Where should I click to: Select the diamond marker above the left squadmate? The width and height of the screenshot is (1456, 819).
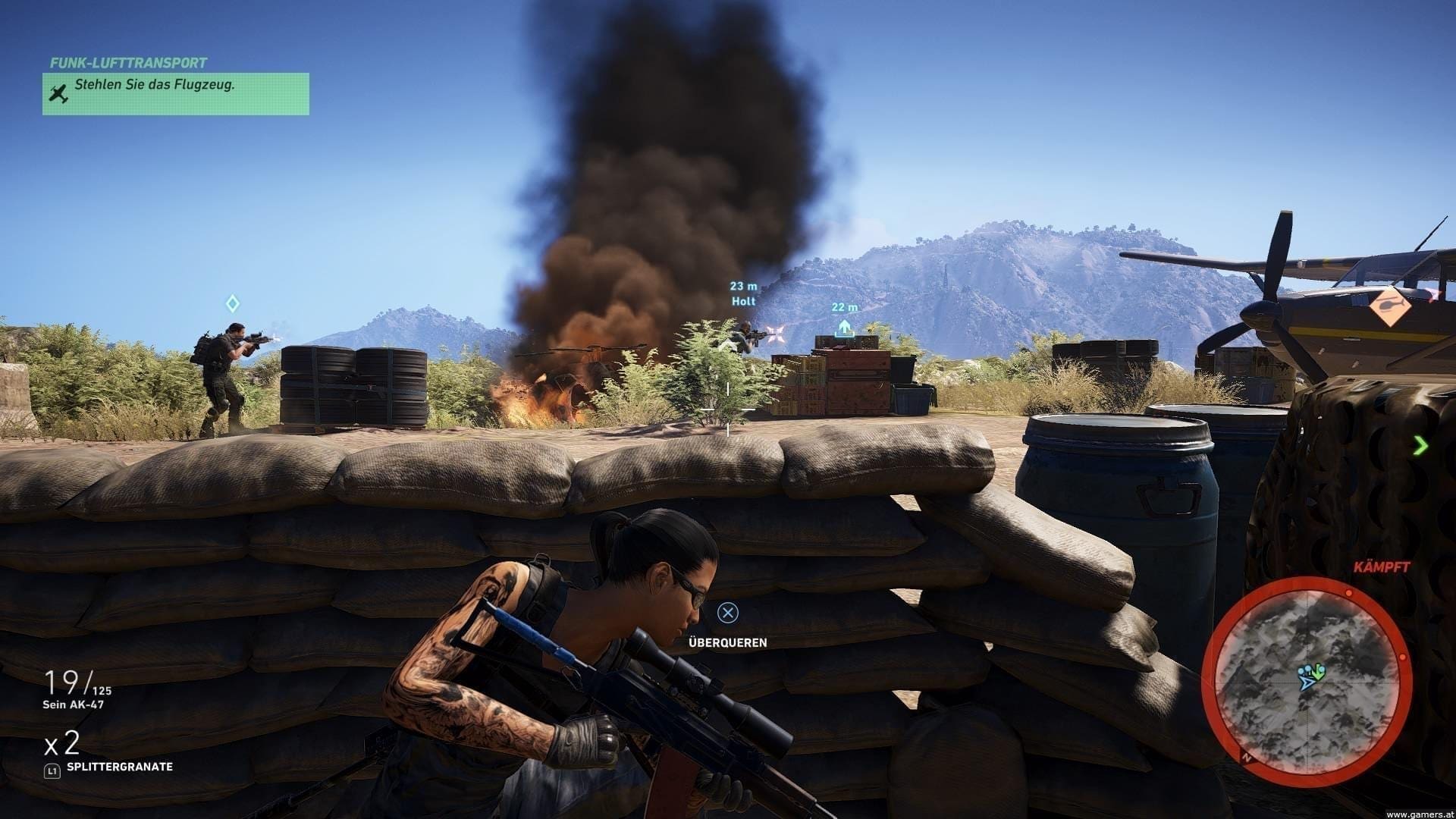coord(233,304)
